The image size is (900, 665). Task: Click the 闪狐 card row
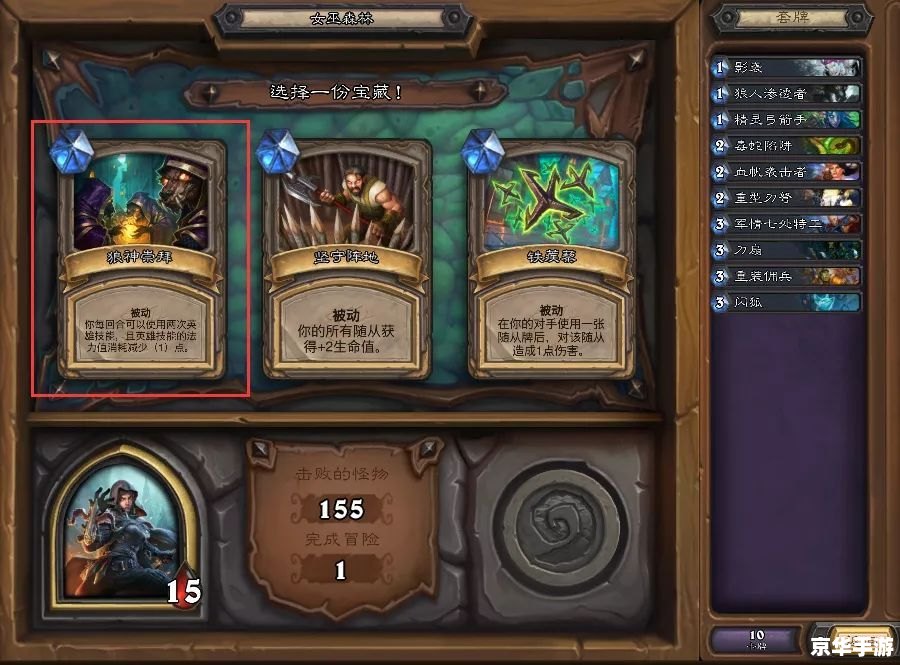point(785,302)
